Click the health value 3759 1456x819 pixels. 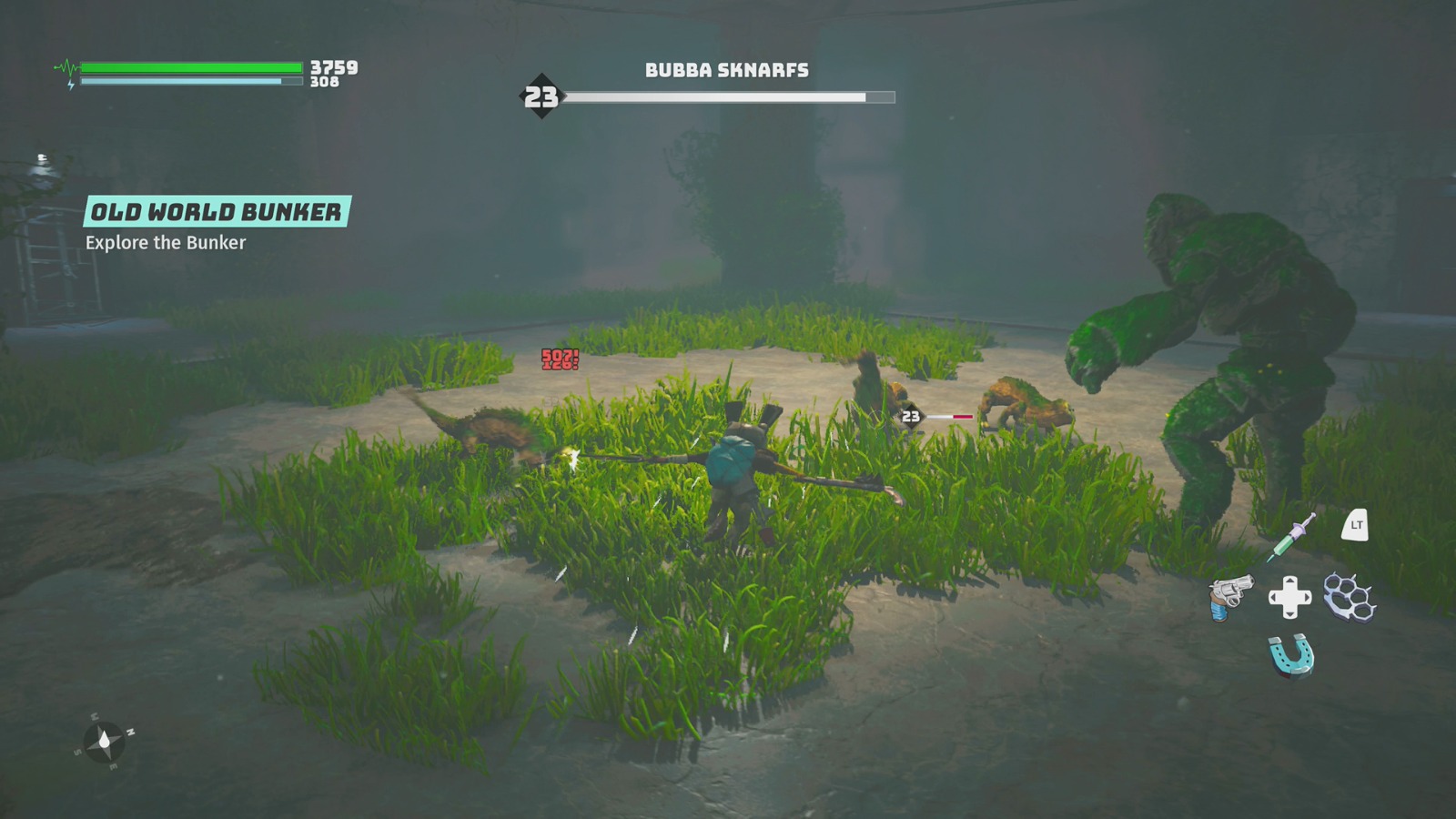click(x=333, y=66)
